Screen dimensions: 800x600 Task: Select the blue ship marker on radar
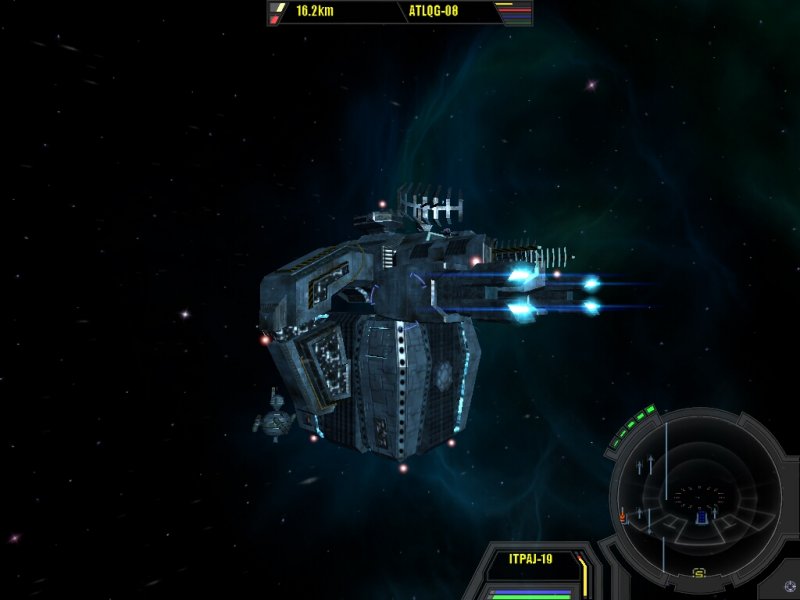(702, 517)
